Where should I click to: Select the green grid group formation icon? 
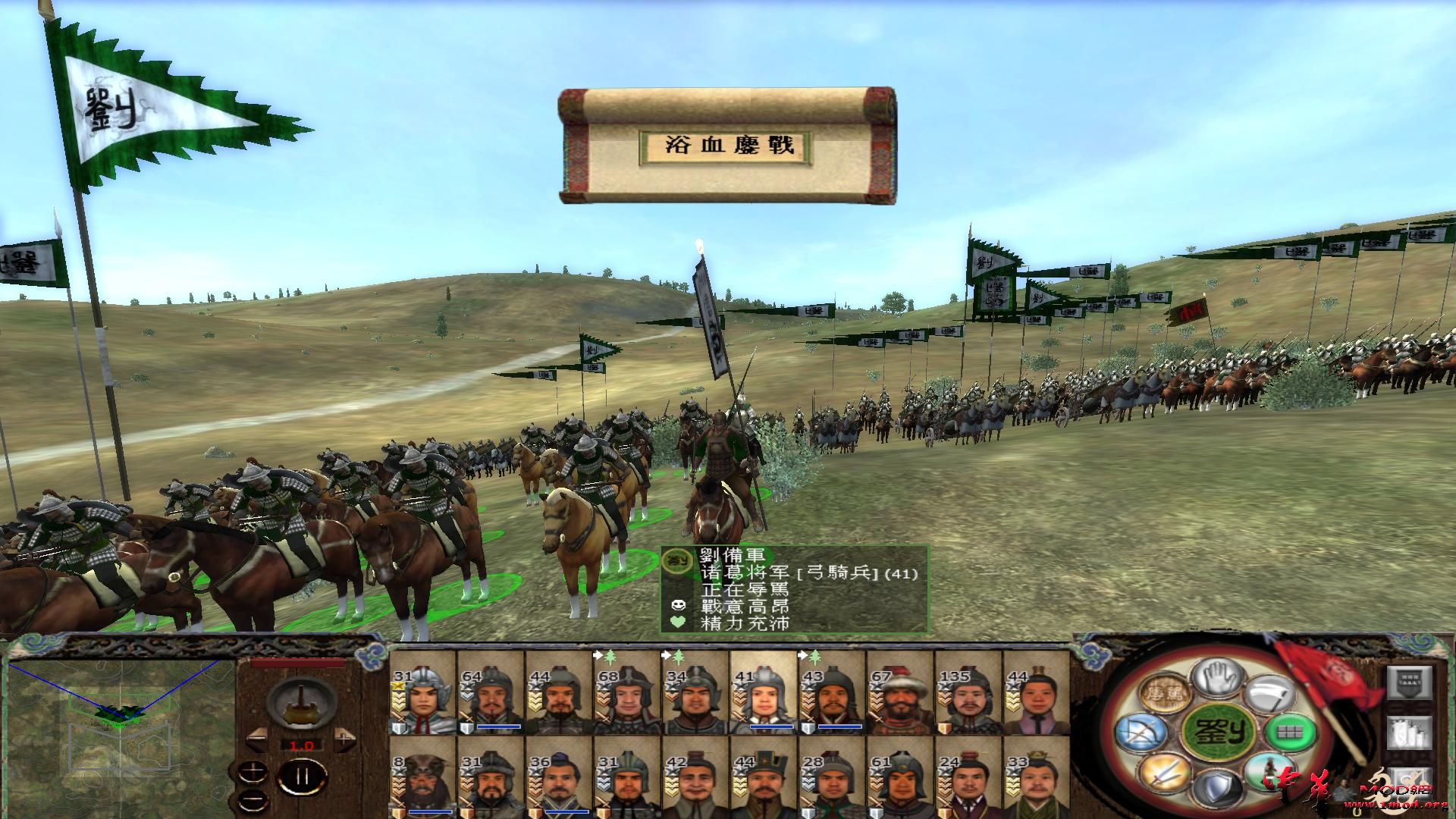[1290, 733]
